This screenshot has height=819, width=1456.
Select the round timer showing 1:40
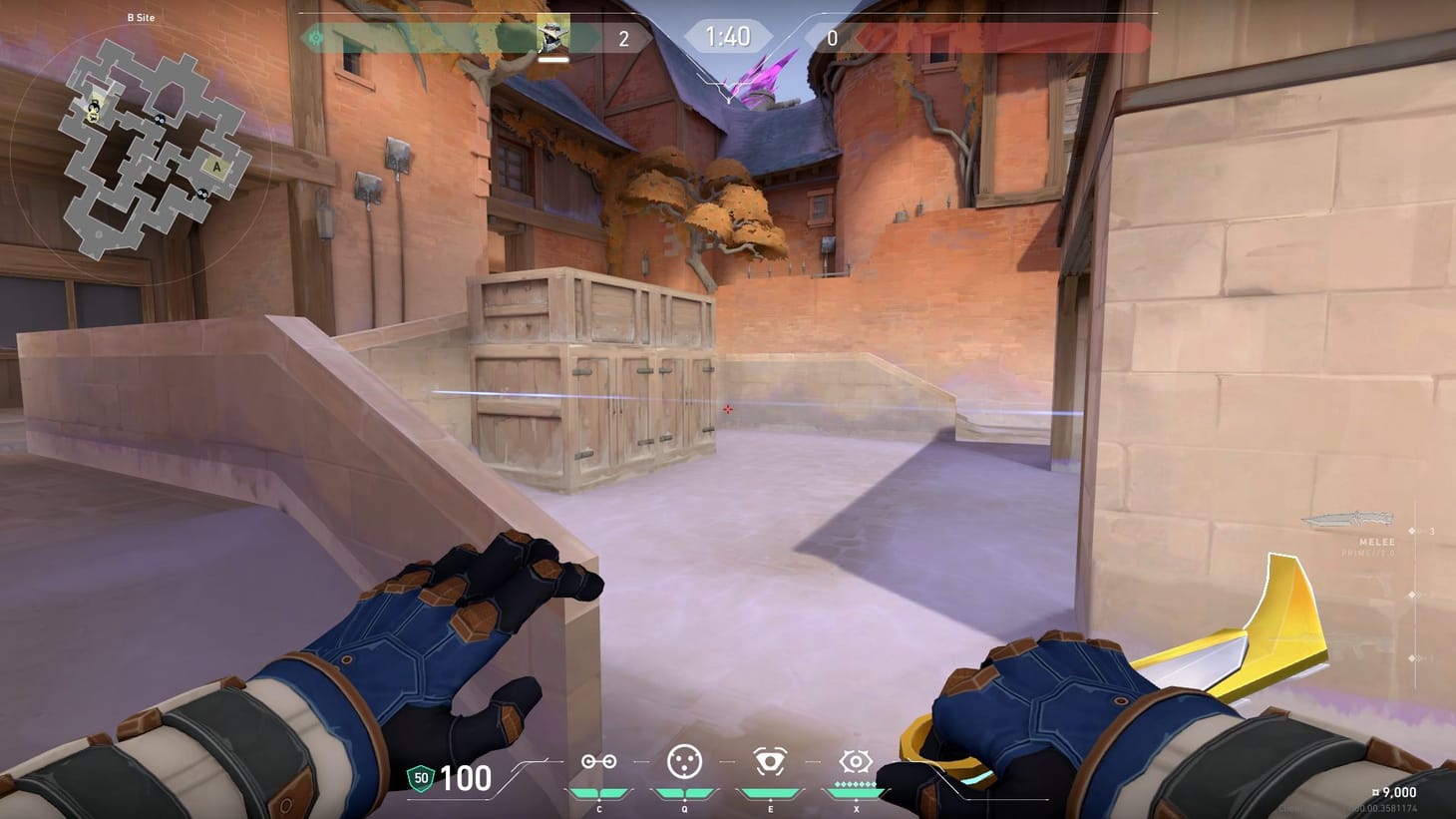click(x=727, y=35)
